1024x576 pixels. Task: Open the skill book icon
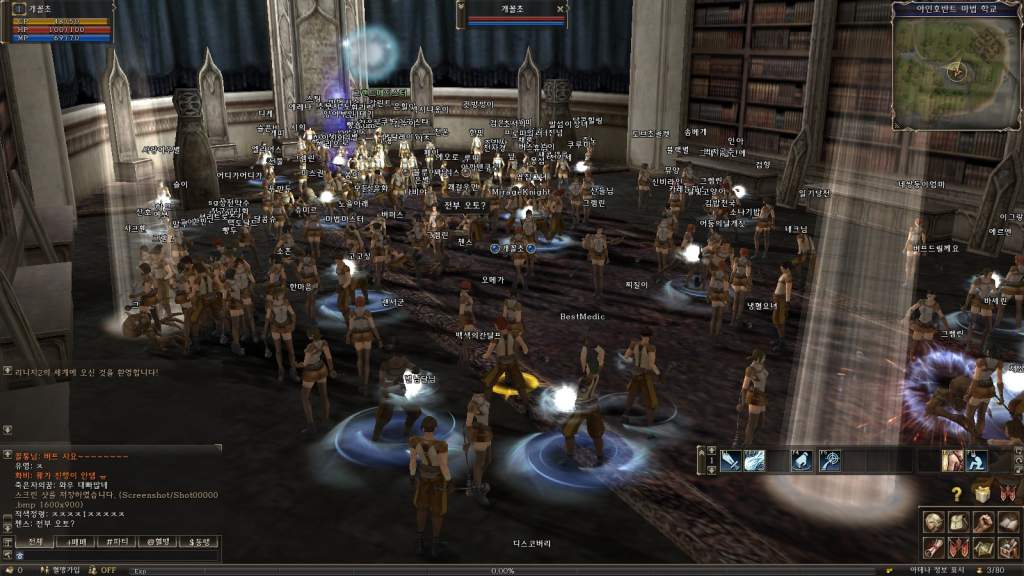coord(1008,522)
